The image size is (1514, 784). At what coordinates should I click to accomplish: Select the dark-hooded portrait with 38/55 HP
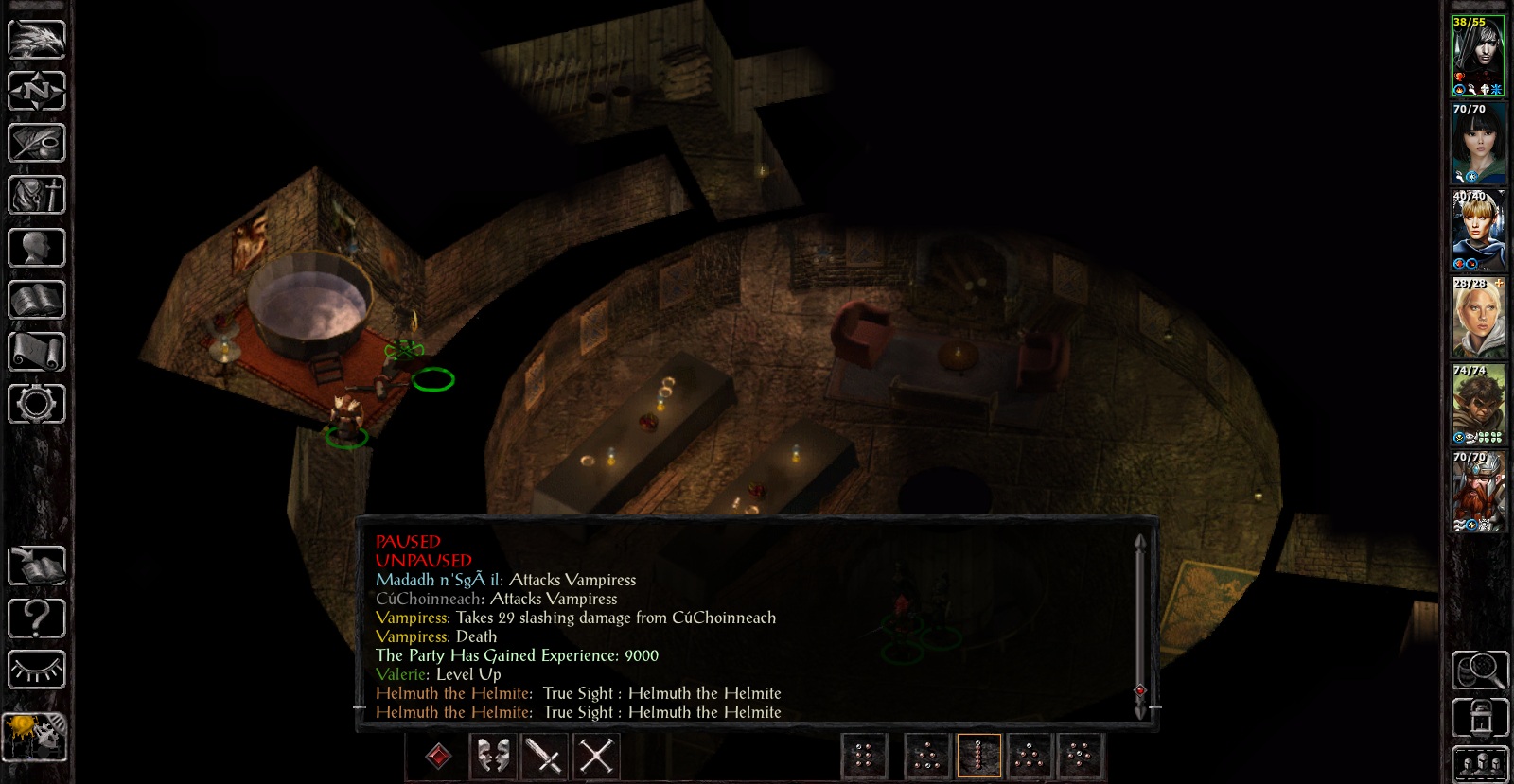point(1478,57)
